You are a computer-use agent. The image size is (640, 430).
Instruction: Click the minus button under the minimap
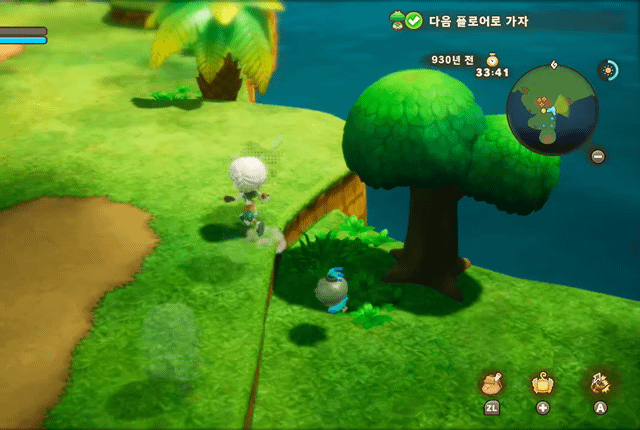[x=597, y=156]
